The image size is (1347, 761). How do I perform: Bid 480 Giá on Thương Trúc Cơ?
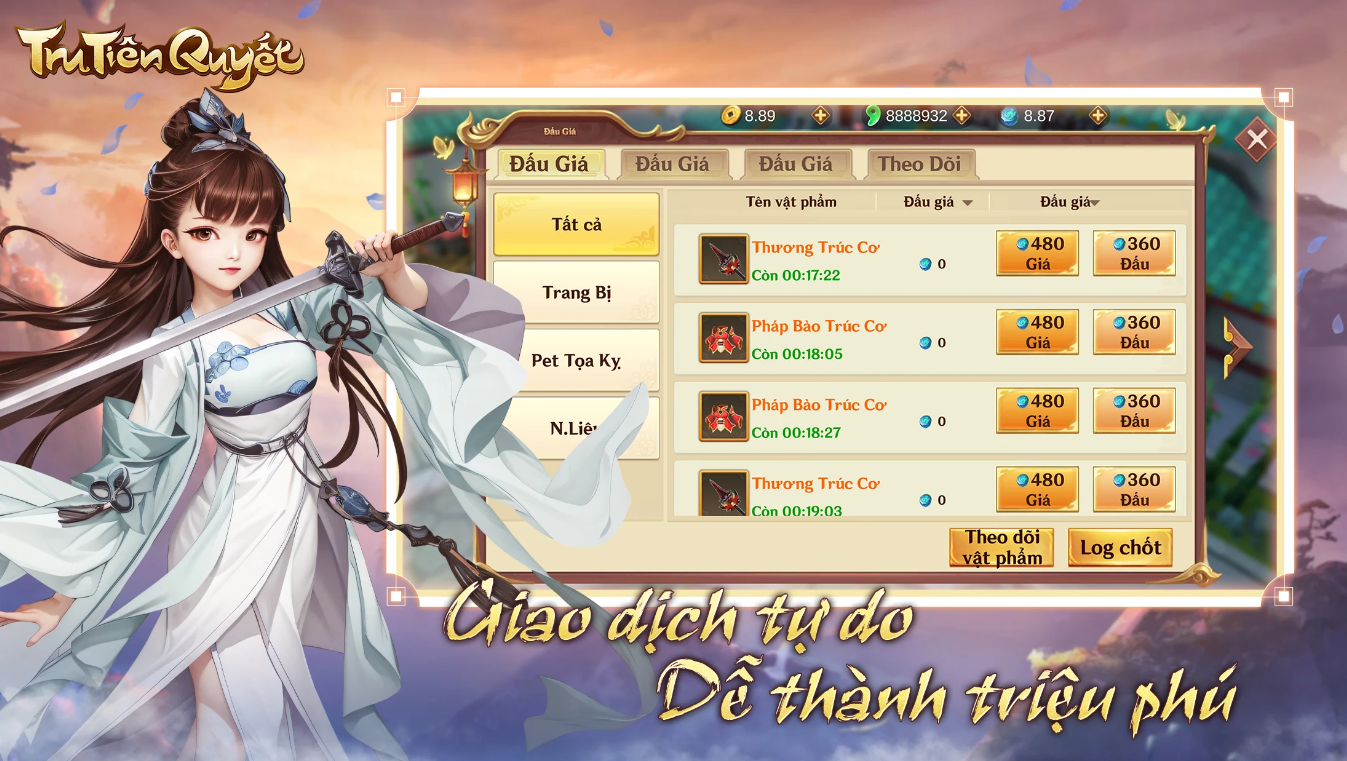pyautogui.click(x=1036, y=253)
